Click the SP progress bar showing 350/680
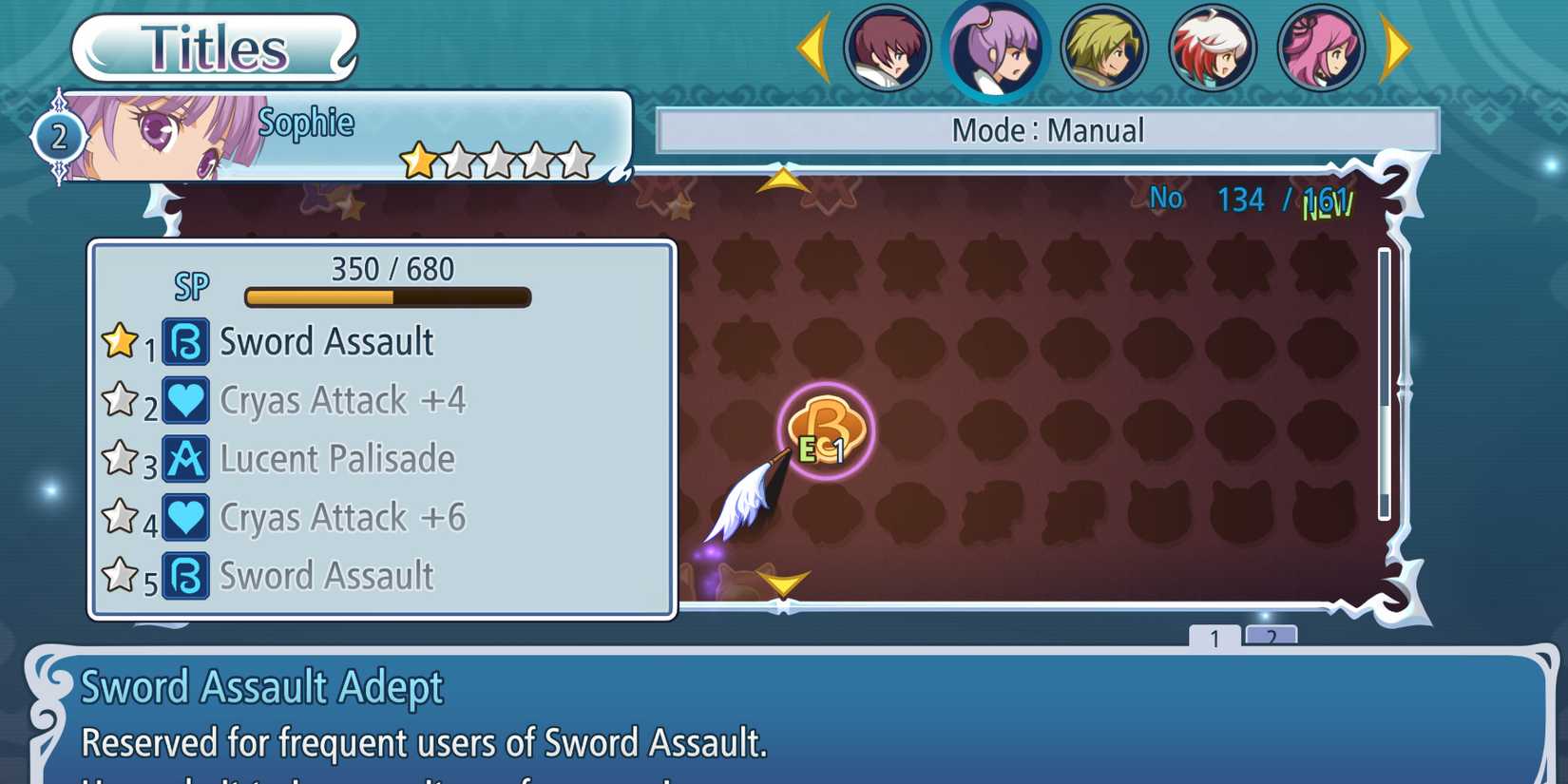Viewport: 1568px width, 784px height. tap(385, 296)
